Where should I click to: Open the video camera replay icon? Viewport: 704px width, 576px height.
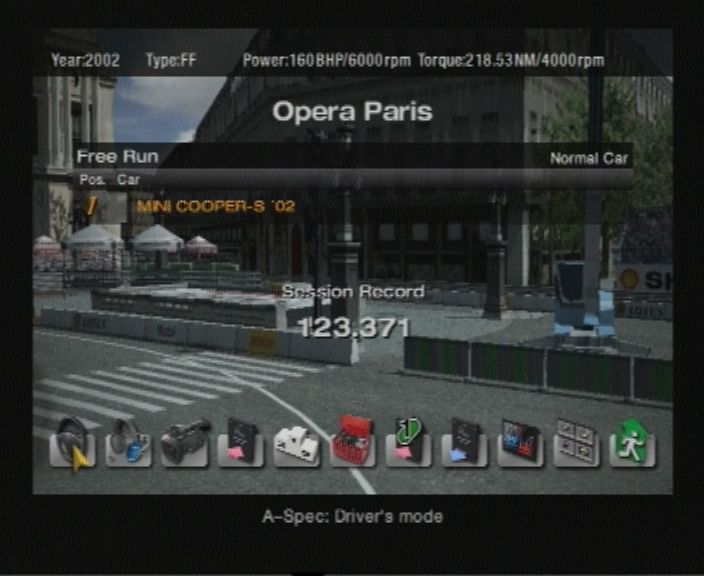click(x=184, y=442)
